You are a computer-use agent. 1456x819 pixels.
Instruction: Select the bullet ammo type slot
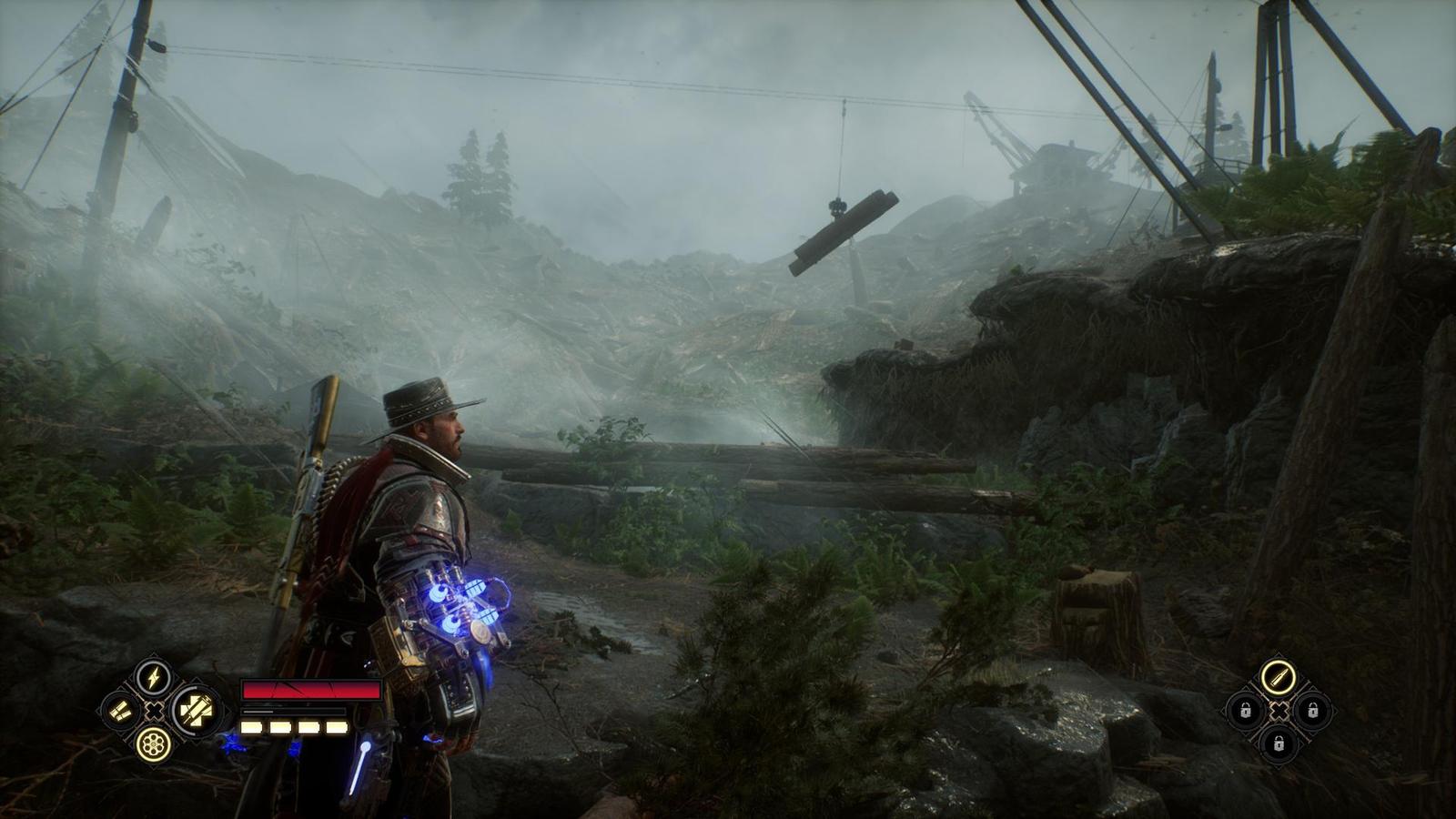(x=1278, y=678)
